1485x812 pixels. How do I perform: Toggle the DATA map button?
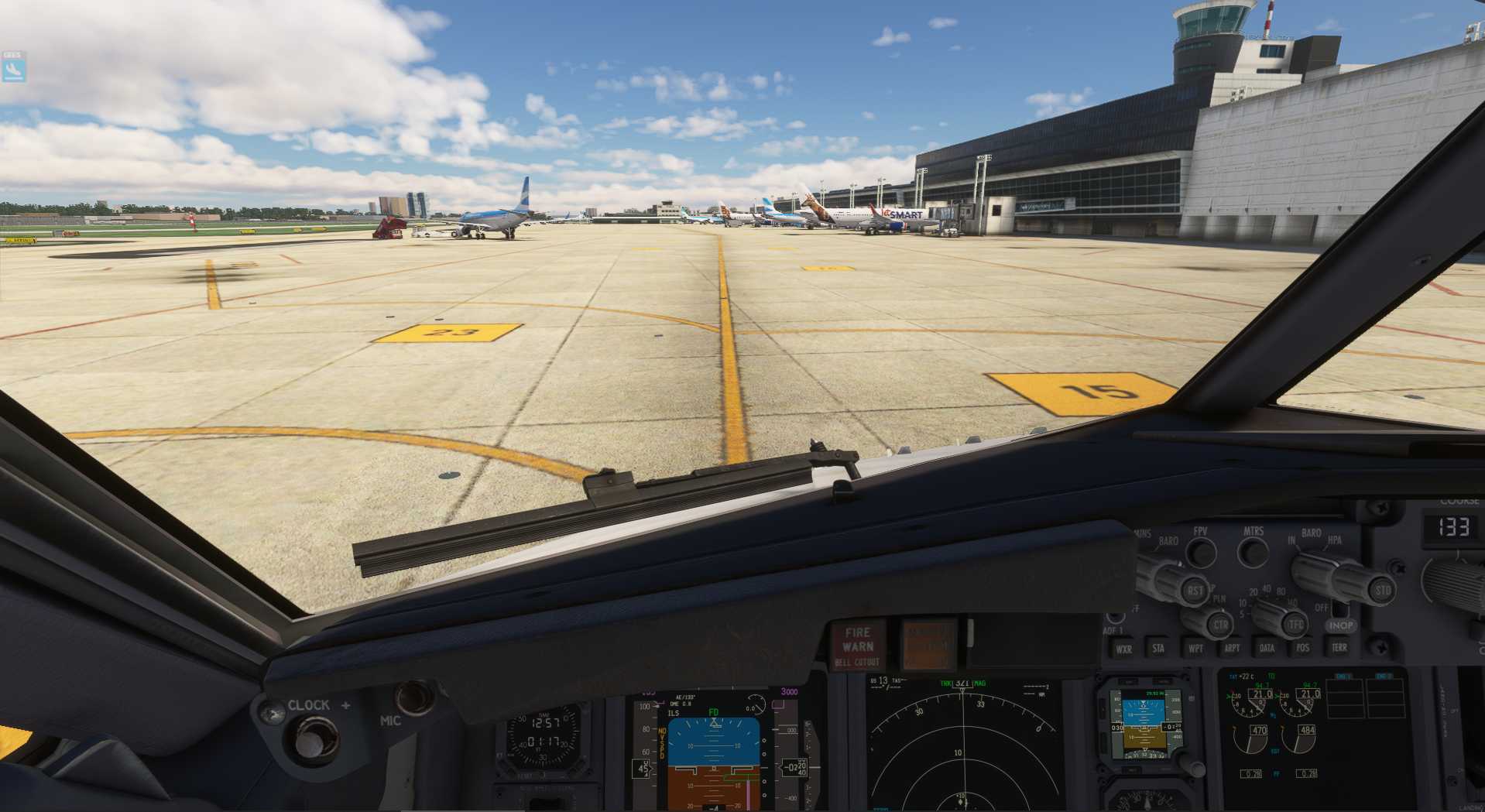point(1267,649)
